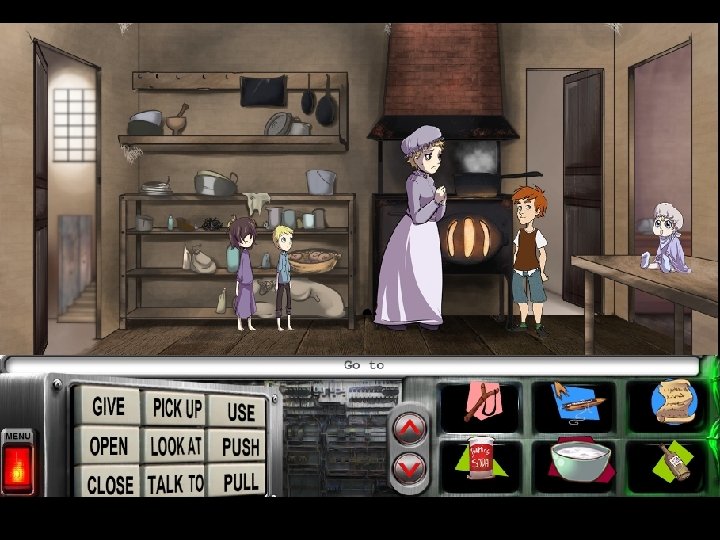Select the wooden flute on blue cloth item
The height and width of the screenshot is (540, 720).
tap(573, 403)
